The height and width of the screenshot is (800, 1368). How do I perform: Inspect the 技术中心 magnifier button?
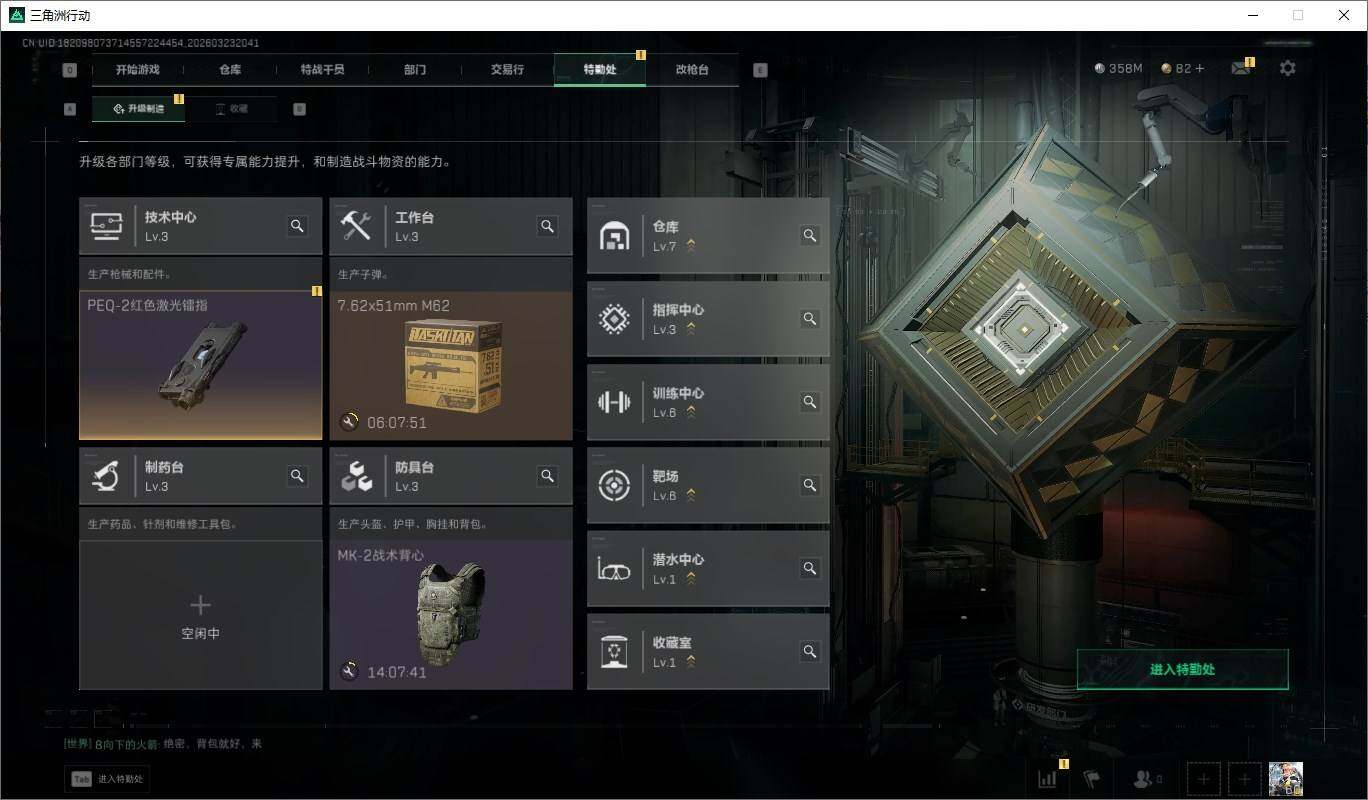pyautogui.click(x=297, y=226)
